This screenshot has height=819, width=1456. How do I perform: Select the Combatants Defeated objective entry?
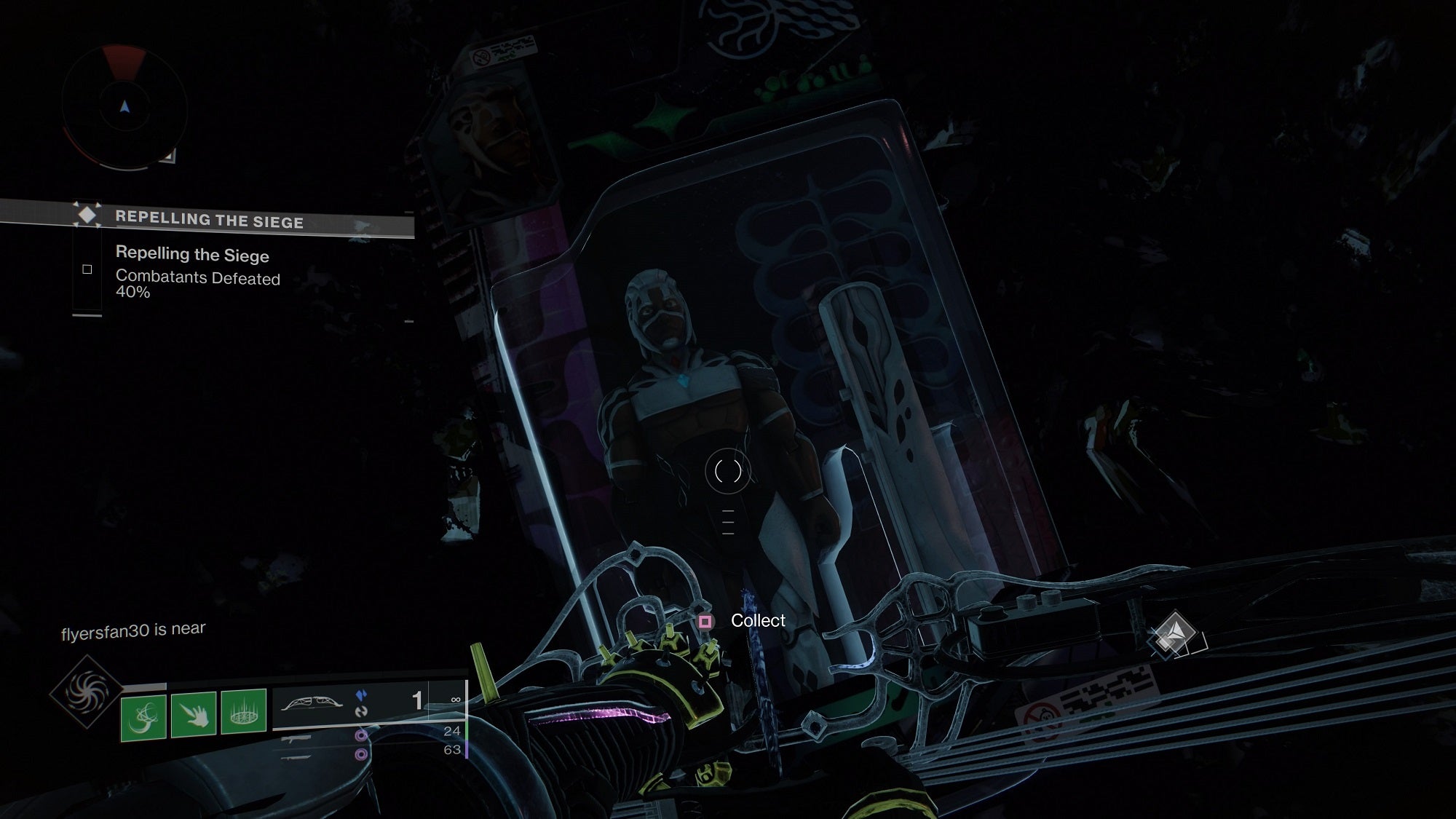tap(199, 279)
